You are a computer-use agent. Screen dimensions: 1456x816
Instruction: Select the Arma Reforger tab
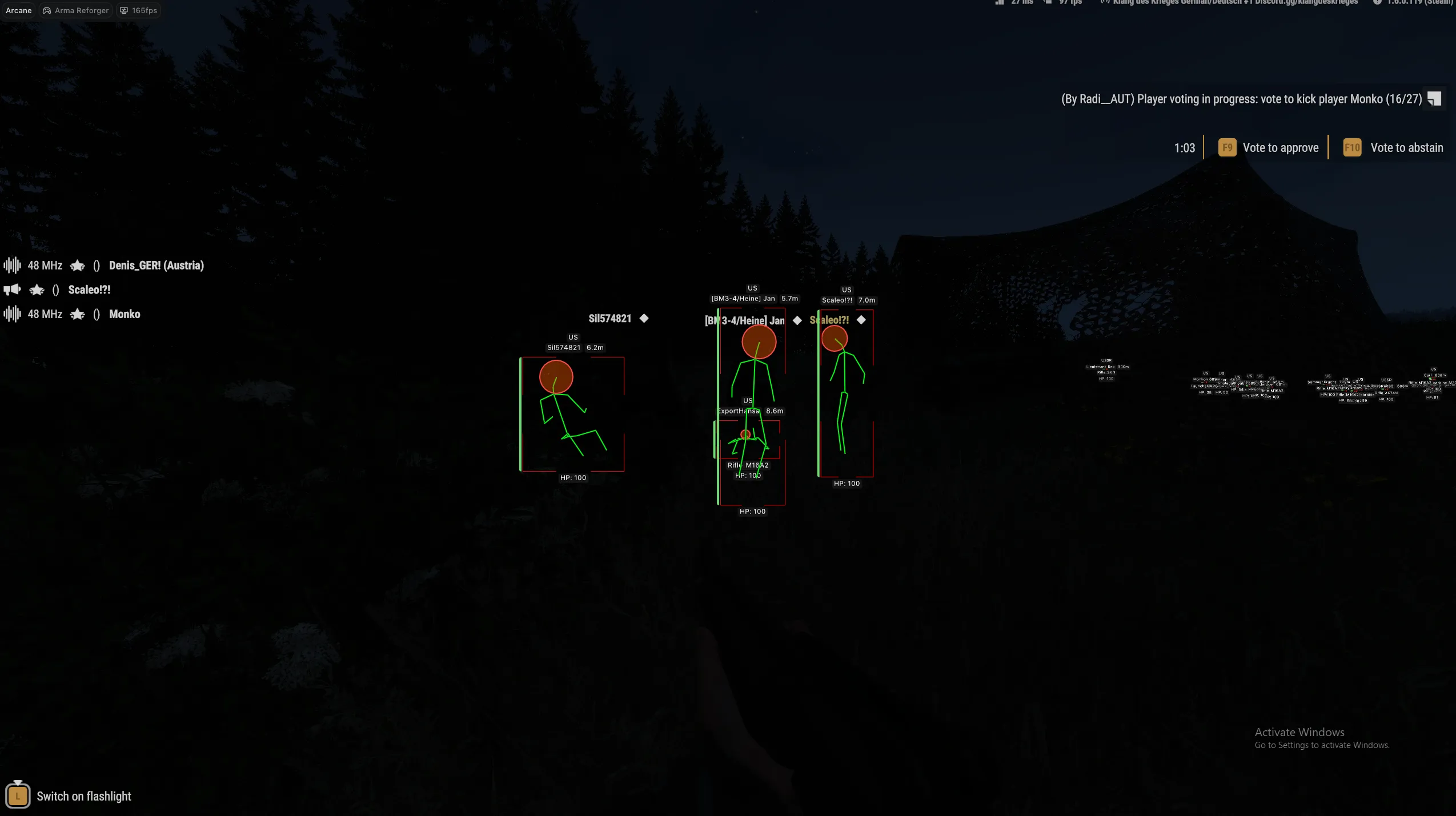click(75, 10)
